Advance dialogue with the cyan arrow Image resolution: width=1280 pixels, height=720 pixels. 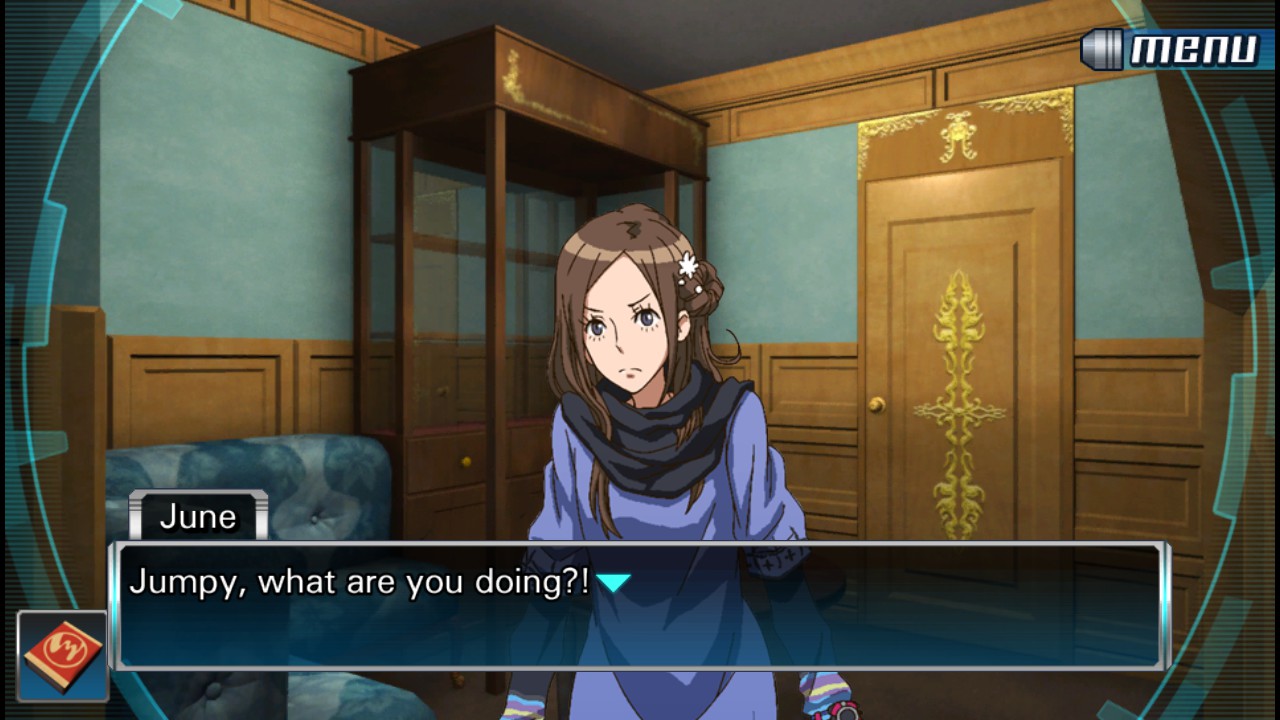tap(613, 582)
